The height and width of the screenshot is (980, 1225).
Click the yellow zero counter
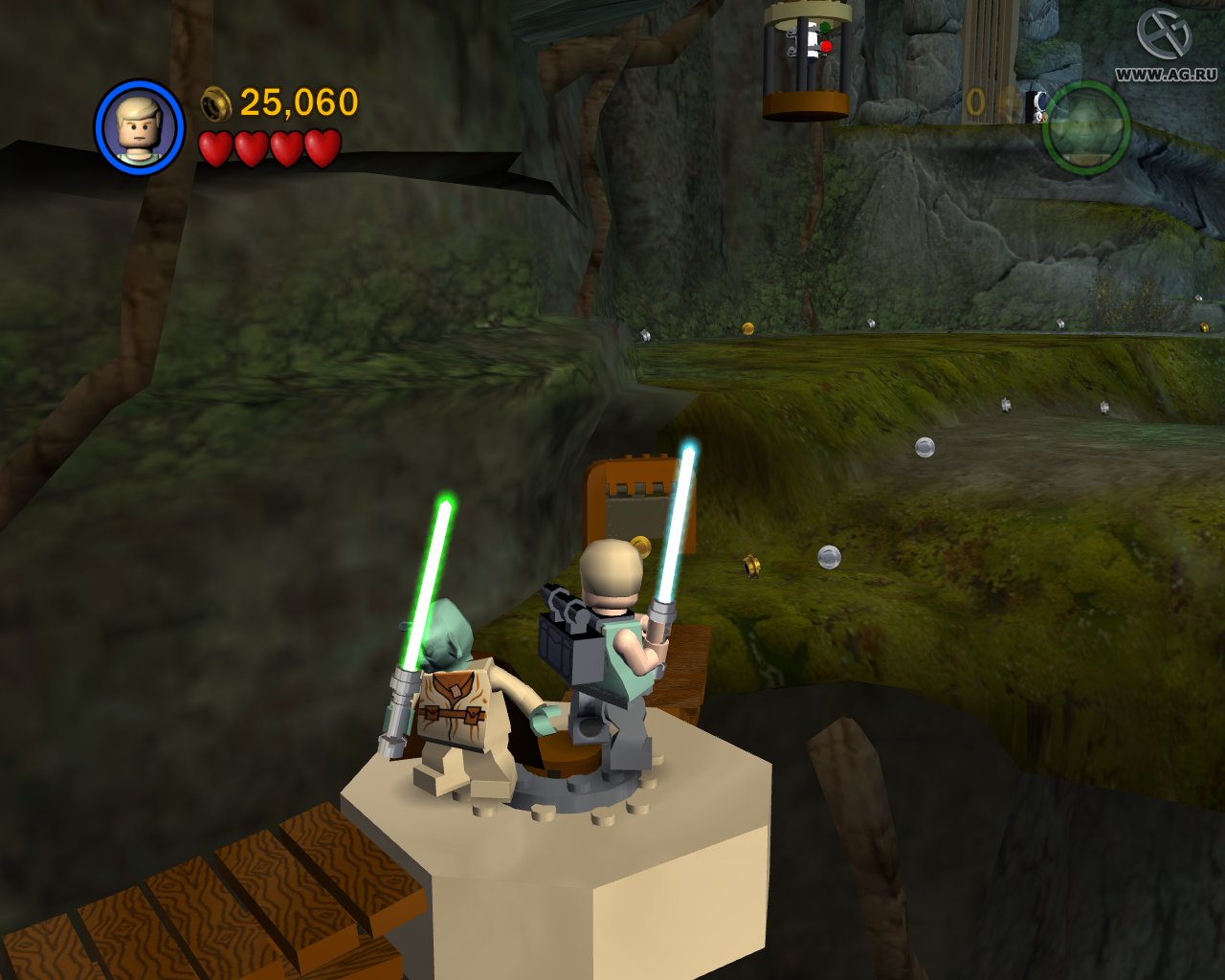976,100
